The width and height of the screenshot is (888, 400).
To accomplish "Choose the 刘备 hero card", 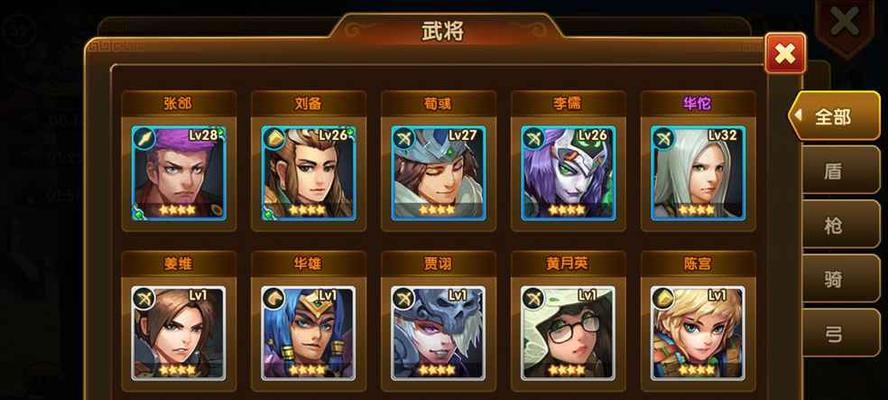I will (308, 171).
